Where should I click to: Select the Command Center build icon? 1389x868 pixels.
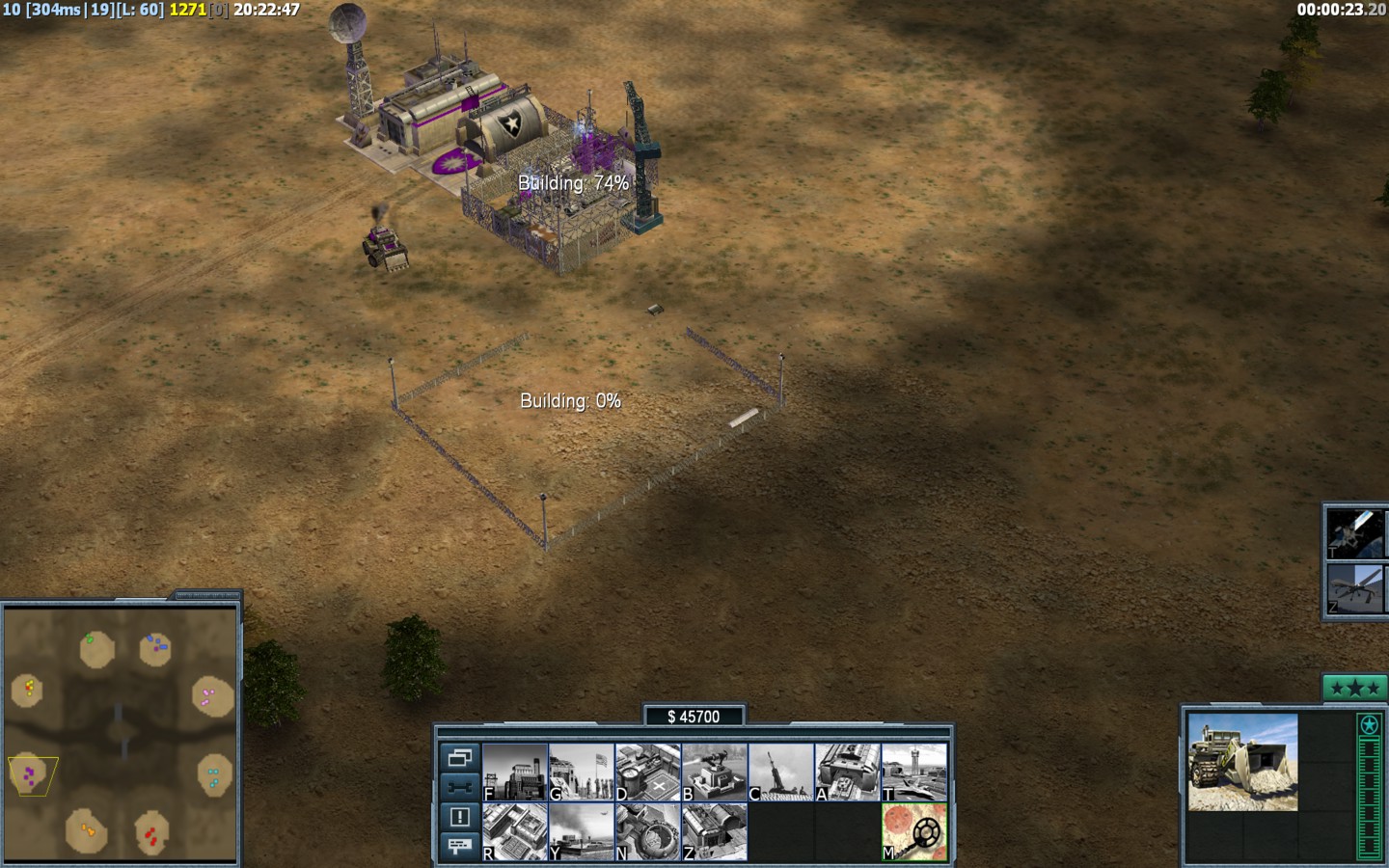coord(715,831)
